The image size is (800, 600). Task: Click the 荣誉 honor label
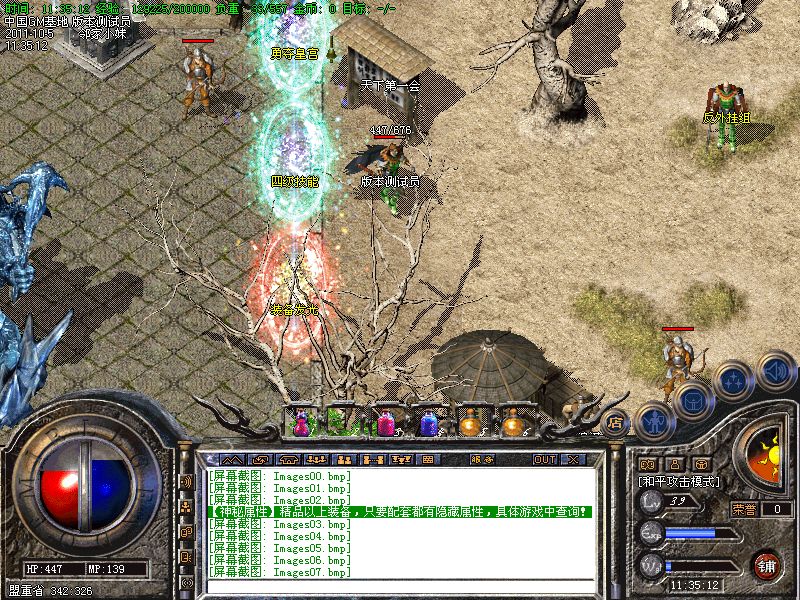(x=745, y=509)
